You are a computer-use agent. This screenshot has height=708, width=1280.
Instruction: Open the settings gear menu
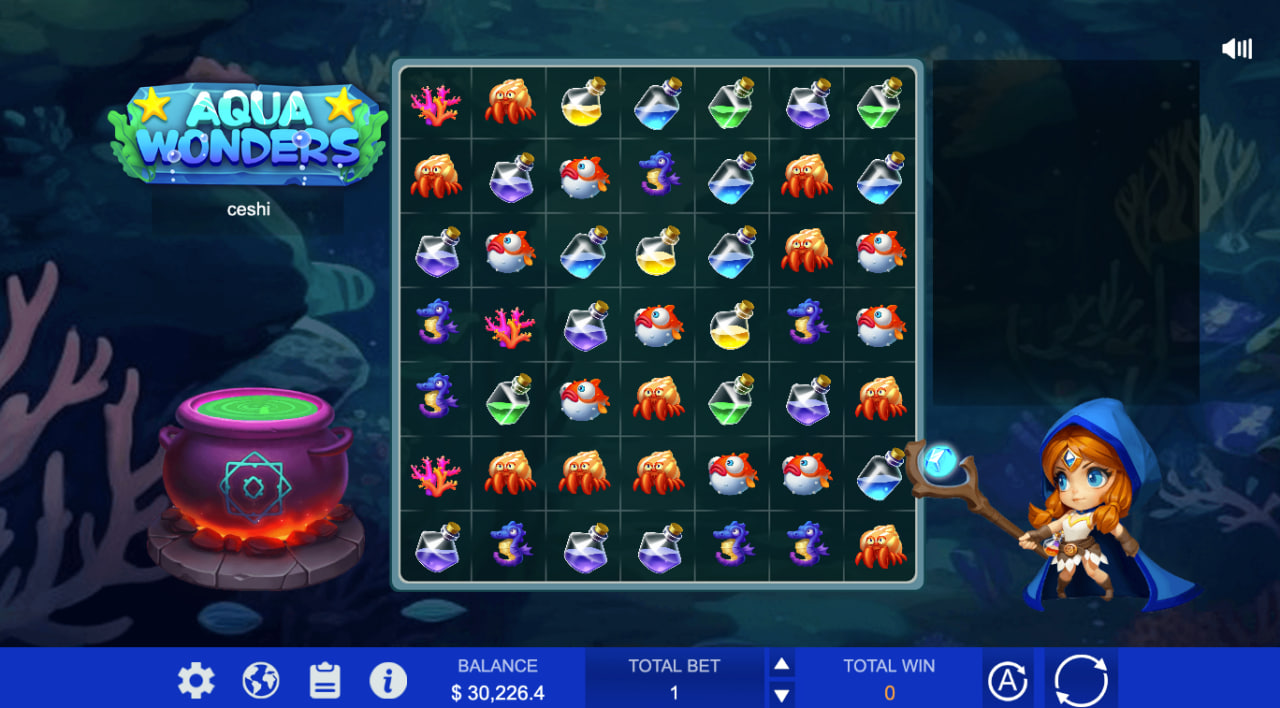tap(196, 681)
